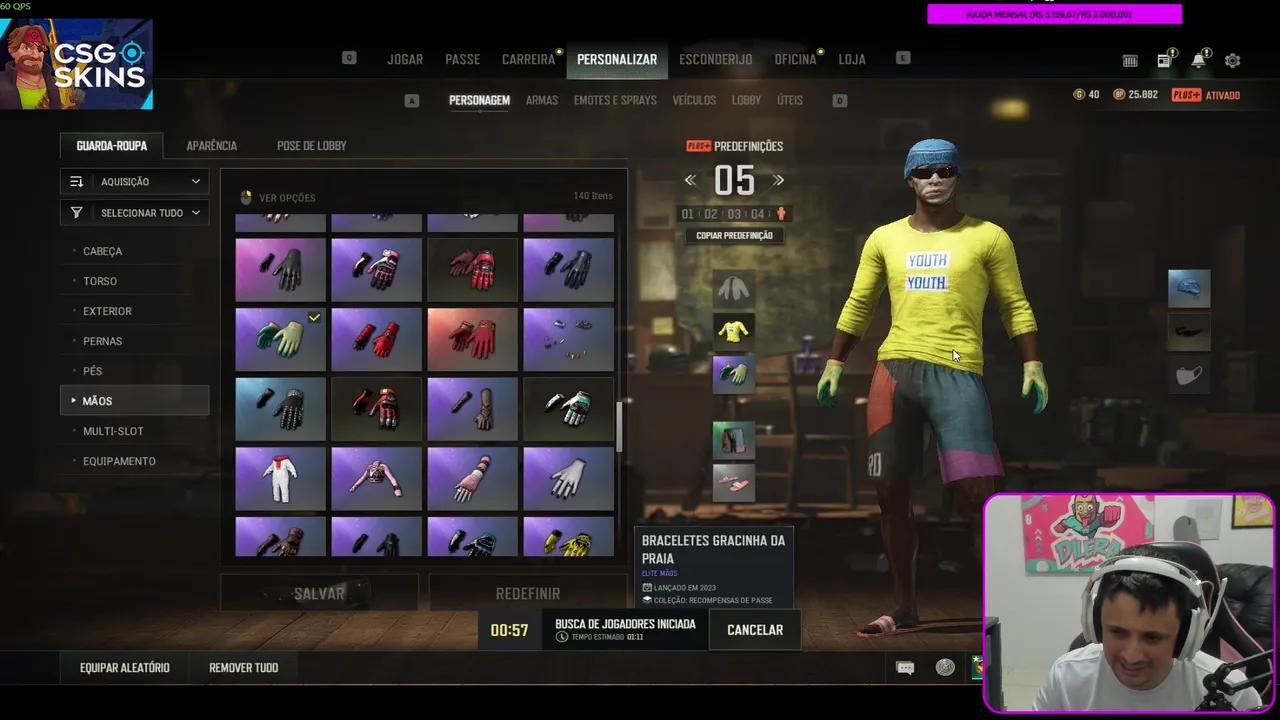Screen dimensions: 1280x720
Task: Click the BP currency coin icon
Action: click(x=1119, y=94)
